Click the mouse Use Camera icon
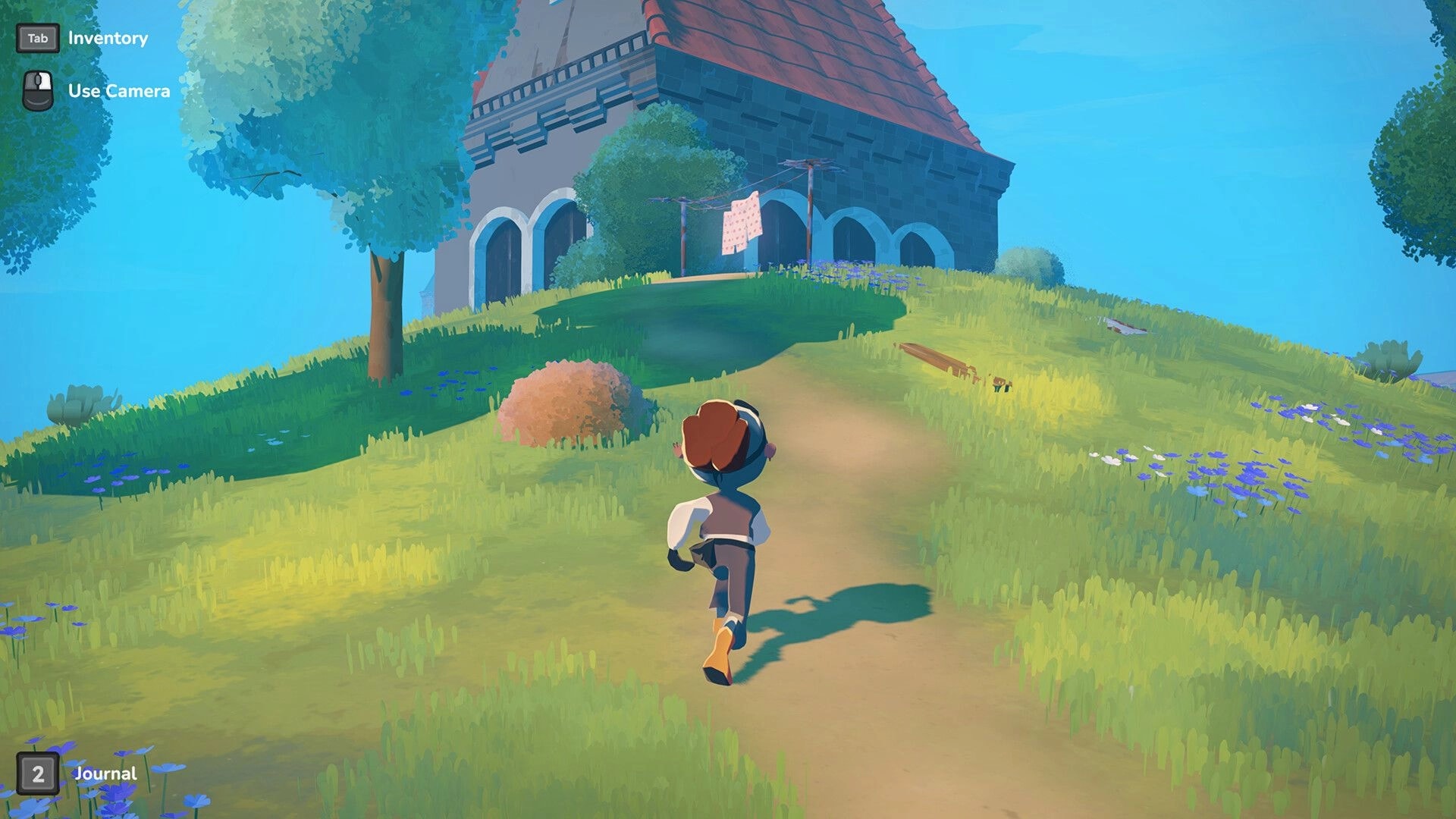This screenshot has width=1456, height=819. click(x=37, y=90)
